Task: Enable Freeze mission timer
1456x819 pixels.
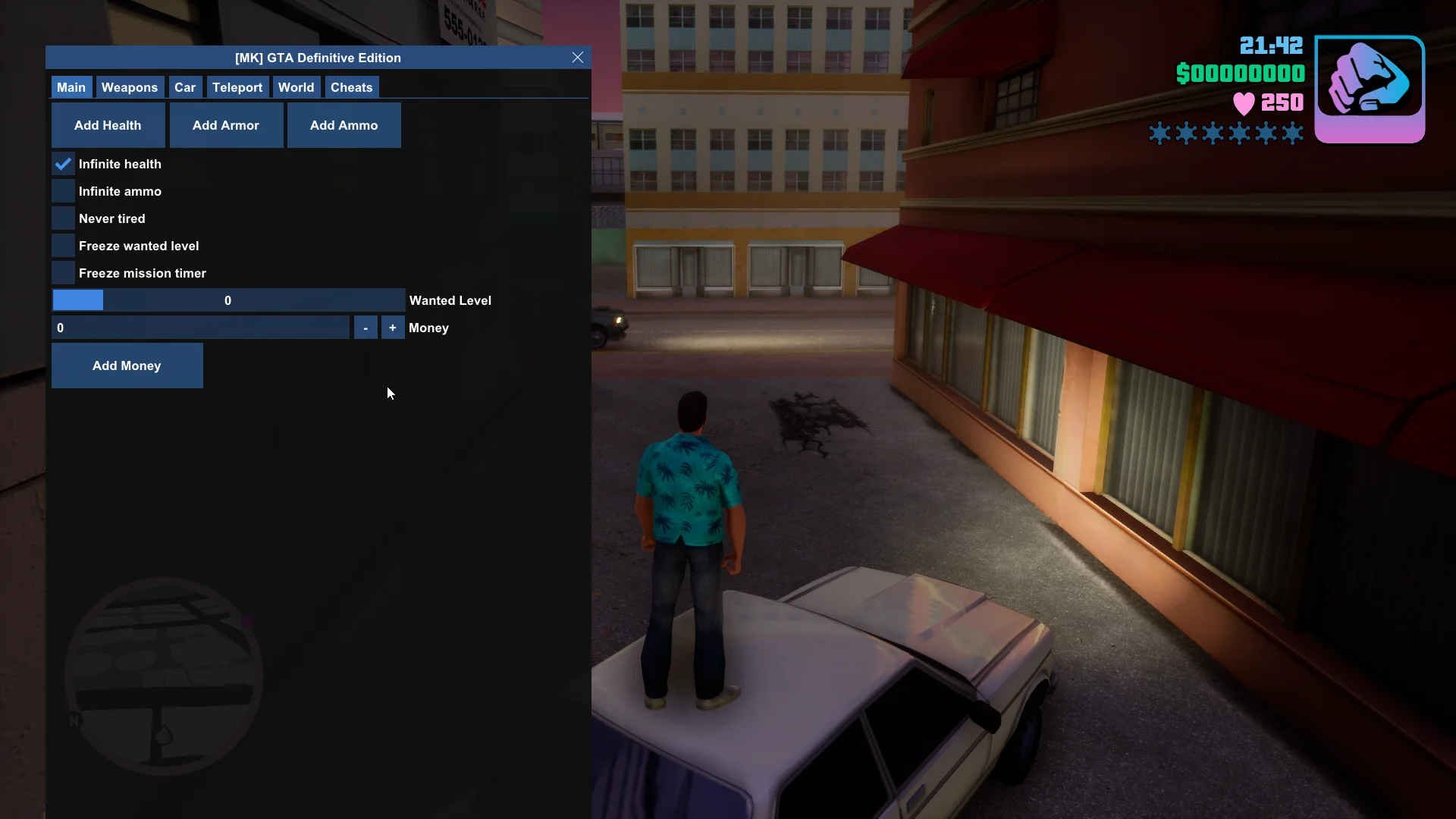Action: coord(62,272)
